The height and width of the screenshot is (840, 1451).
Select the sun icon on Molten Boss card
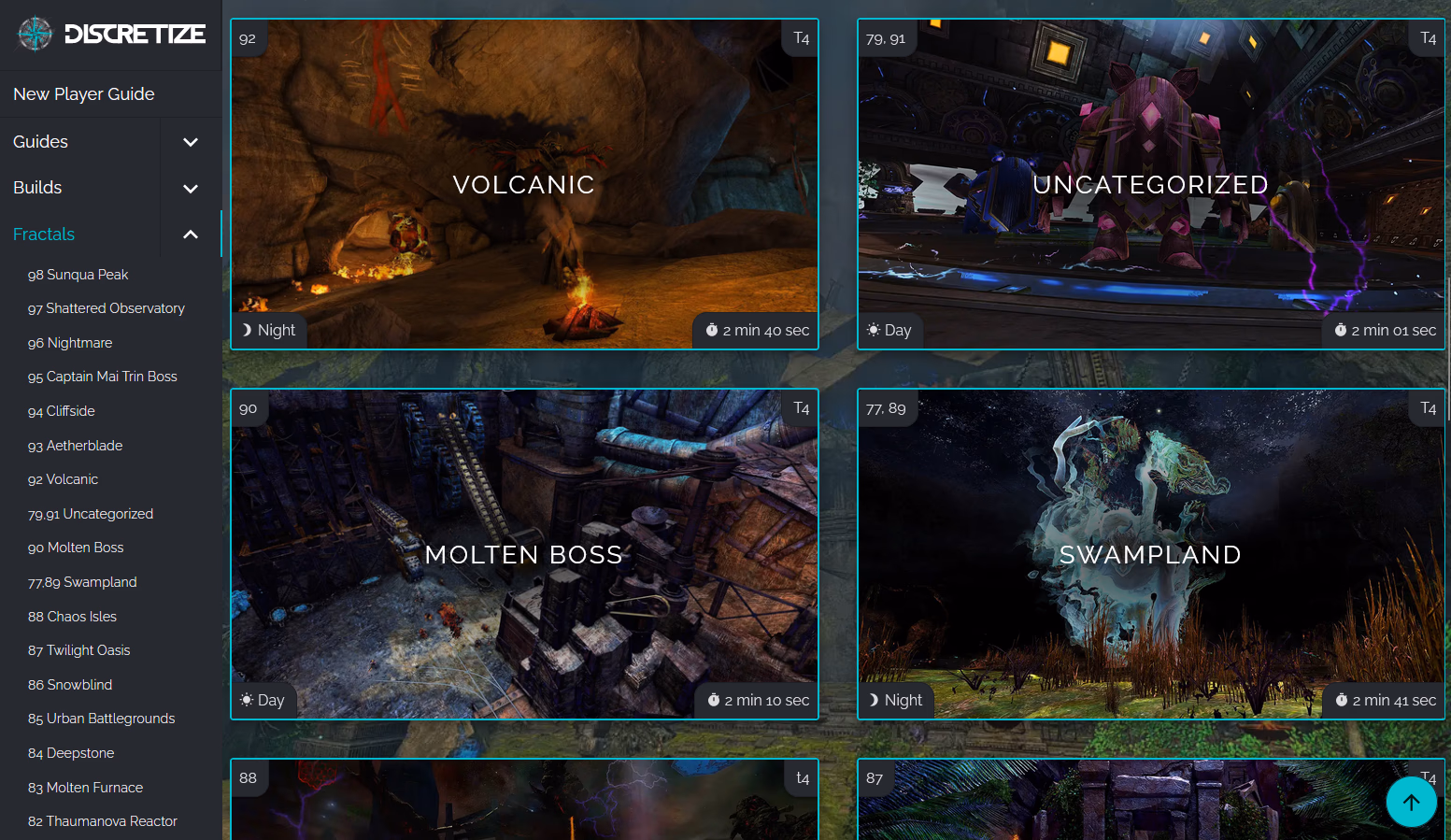[246, 699]
